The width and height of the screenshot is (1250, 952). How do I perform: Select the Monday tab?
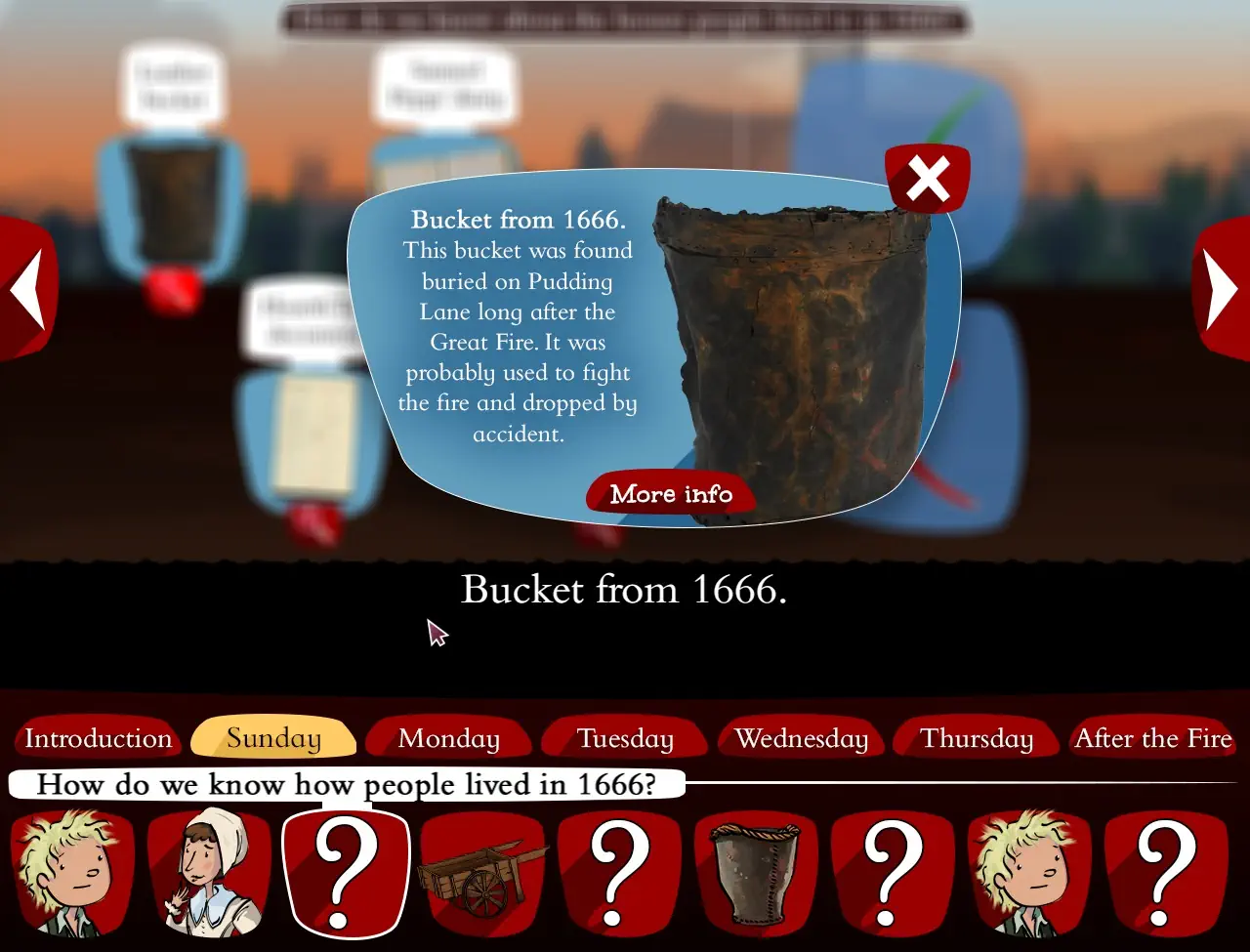pos(448,739)
